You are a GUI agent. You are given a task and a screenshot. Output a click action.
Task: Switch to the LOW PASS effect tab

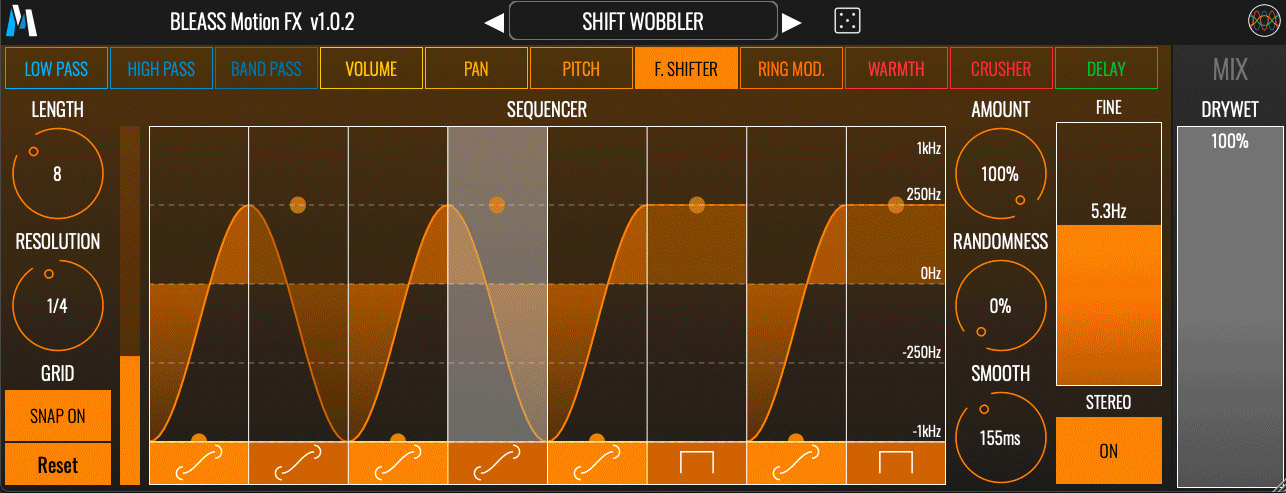tap(56, 69)
